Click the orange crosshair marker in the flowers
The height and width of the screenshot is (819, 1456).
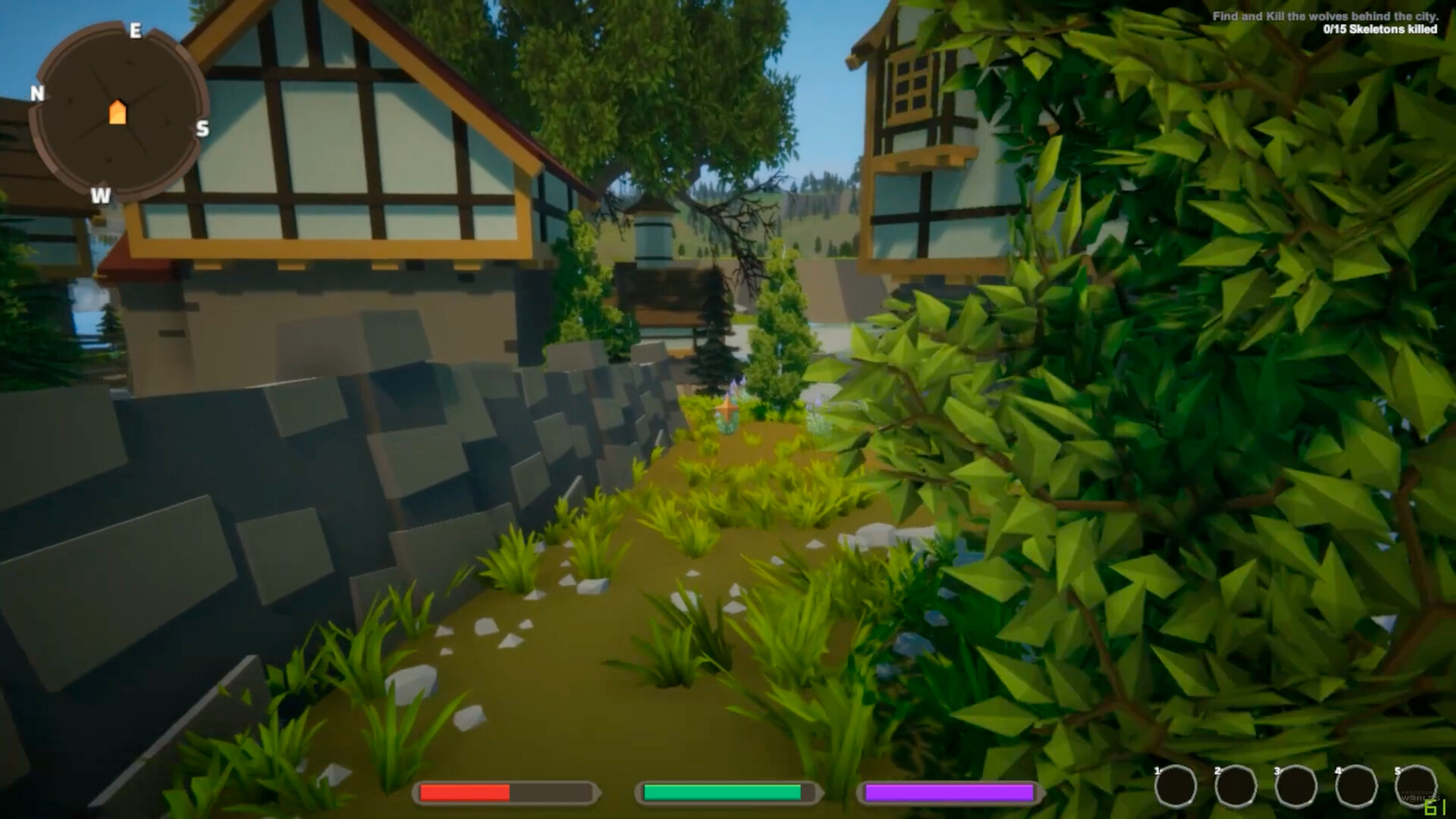726,409
